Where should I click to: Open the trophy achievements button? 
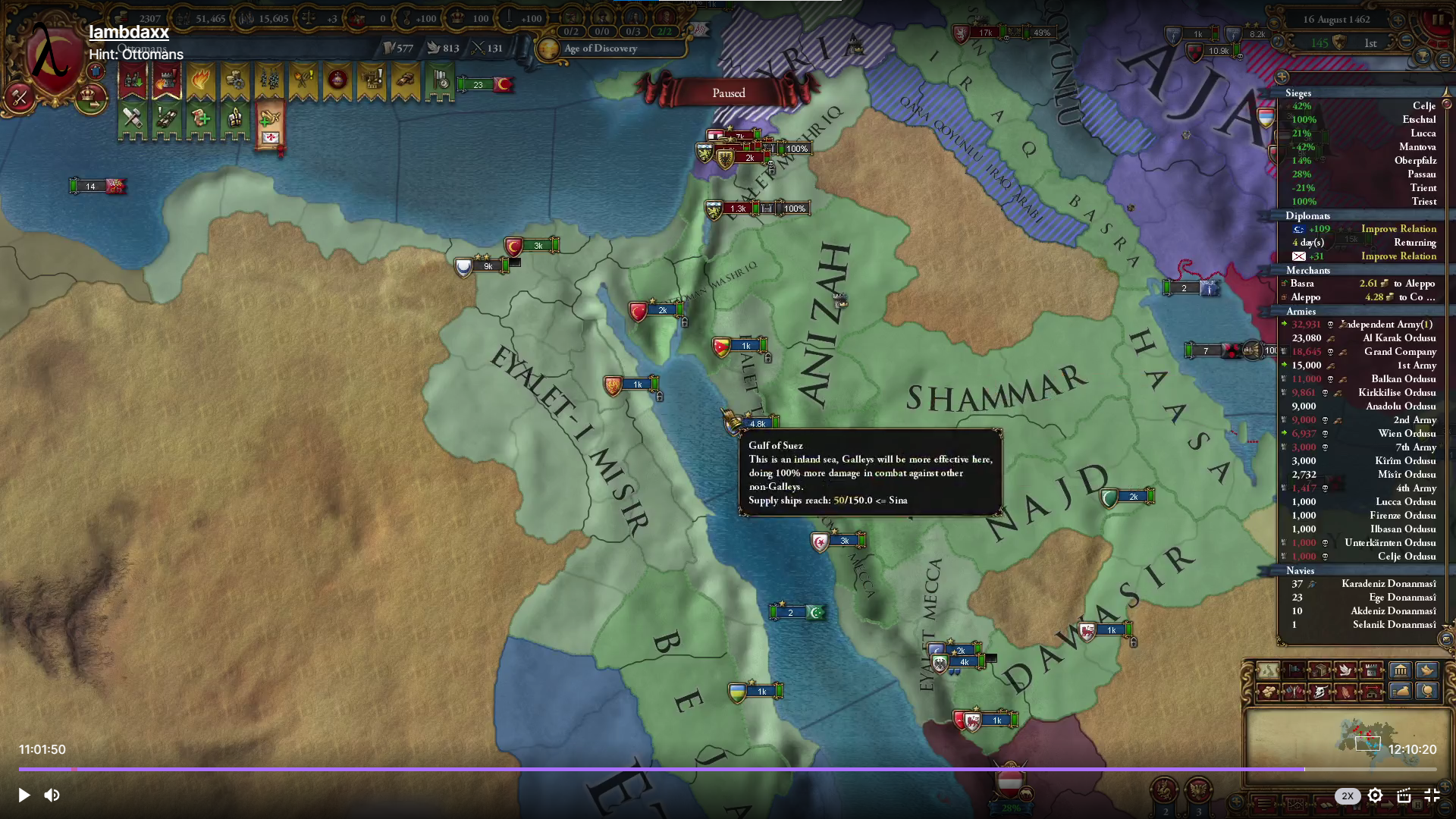pyautogui.click(x=1423, y=58)
